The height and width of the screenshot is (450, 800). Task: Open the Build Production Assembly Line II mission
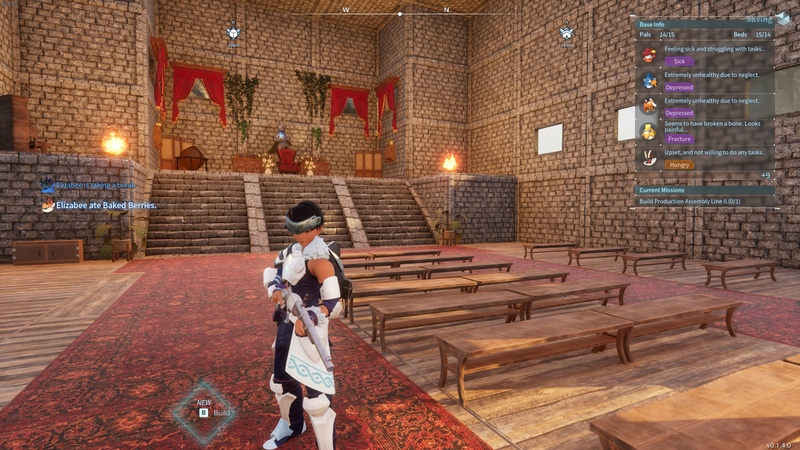pos(706,201)
